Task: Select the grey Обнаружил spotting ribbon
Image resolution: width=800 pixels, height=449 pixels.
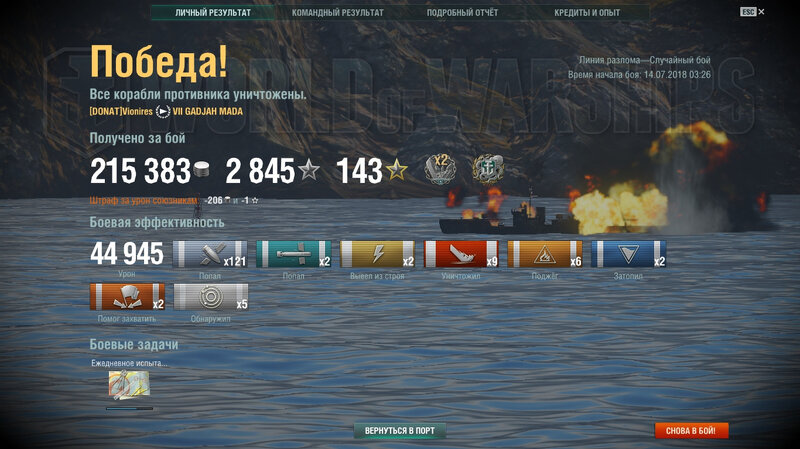Action: coord(210,297)
